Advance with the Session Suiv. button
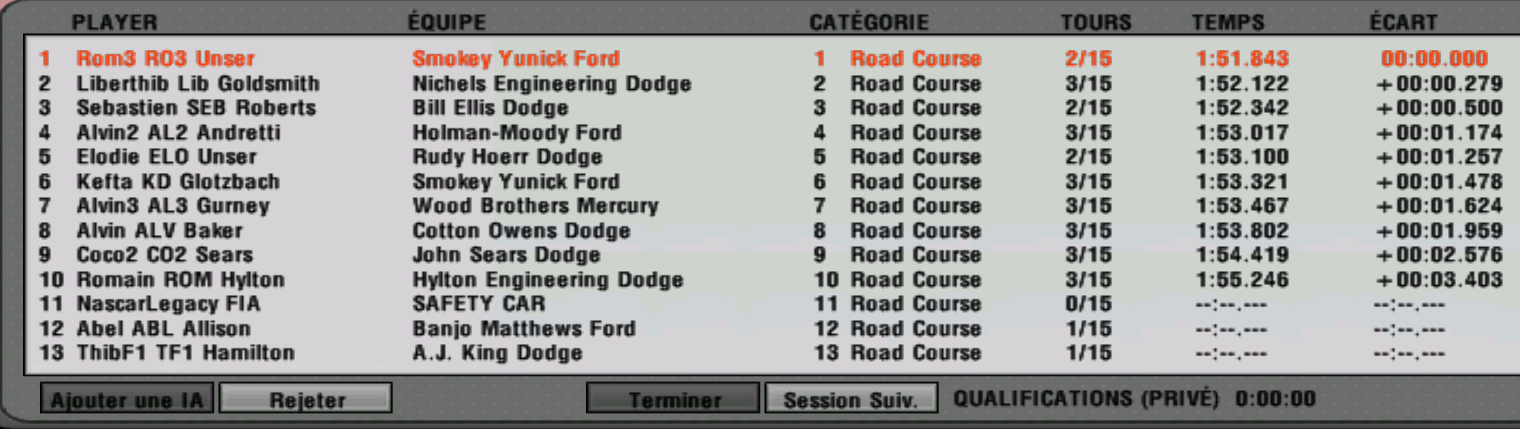The height and width of the screenshot is (429, 1520). [x=851, y=400]
